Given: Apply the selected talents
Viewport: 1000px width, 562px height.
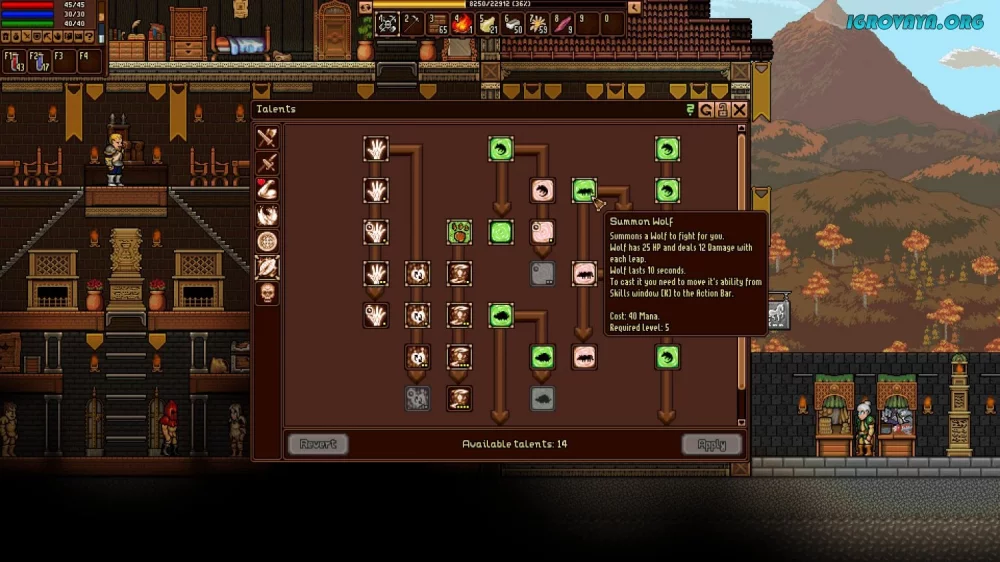Looking at the screenshot, I should pos(712,444).
